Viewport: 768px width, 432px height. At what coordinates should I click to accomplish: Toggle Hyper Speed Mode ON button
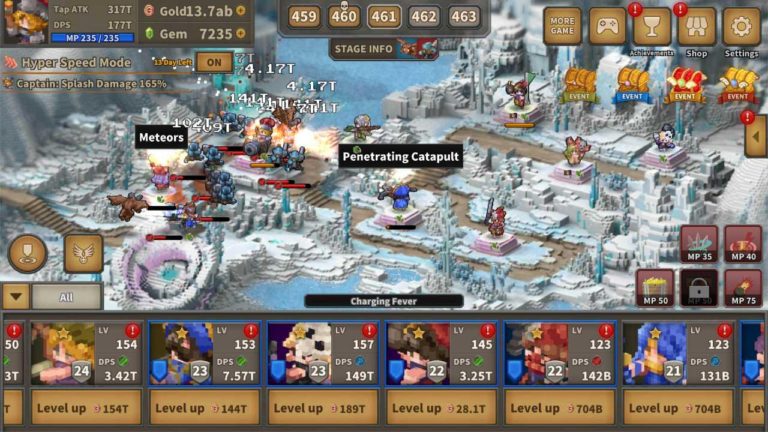tap(214, 62)
